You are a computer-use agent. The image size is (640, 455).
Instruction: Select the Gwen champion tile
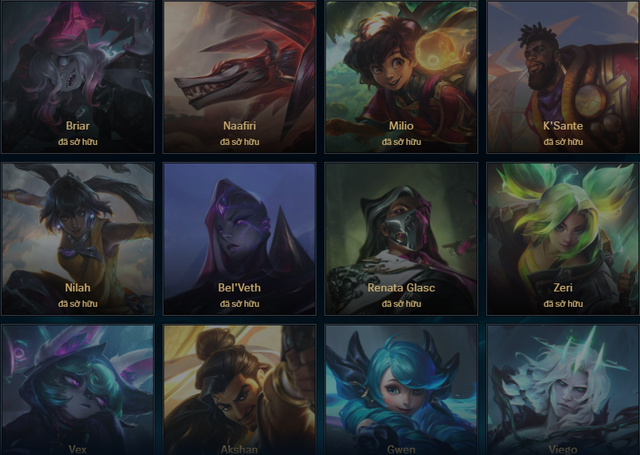pos(401,390)
